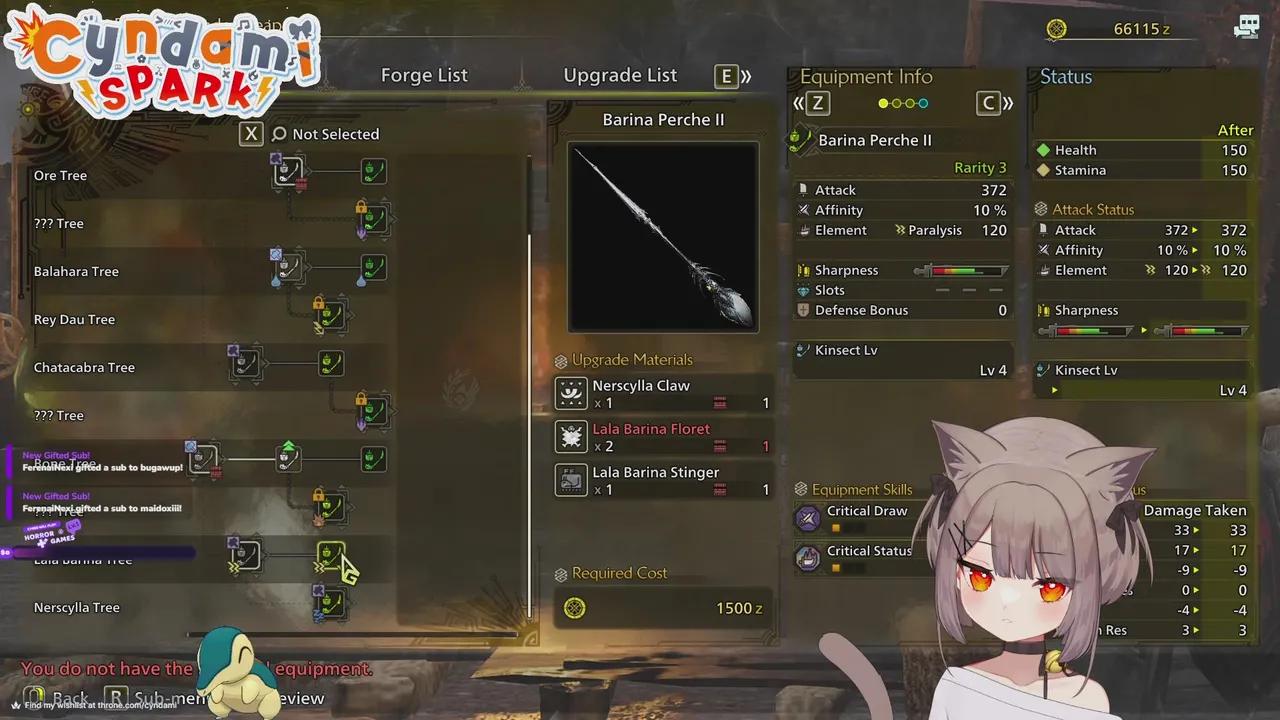Open the Equipment Info panel header
Screen dimensions: 1280x720
point(866,77)
